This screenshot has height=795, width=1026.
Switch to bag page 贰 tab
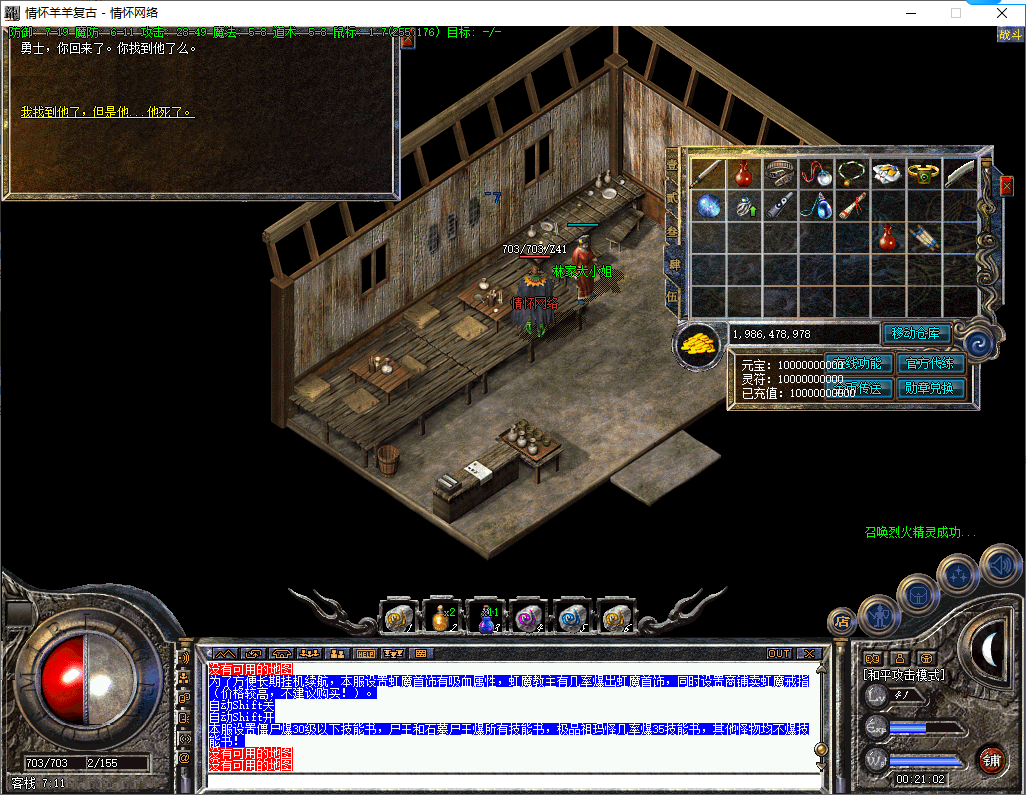(673, 200)
